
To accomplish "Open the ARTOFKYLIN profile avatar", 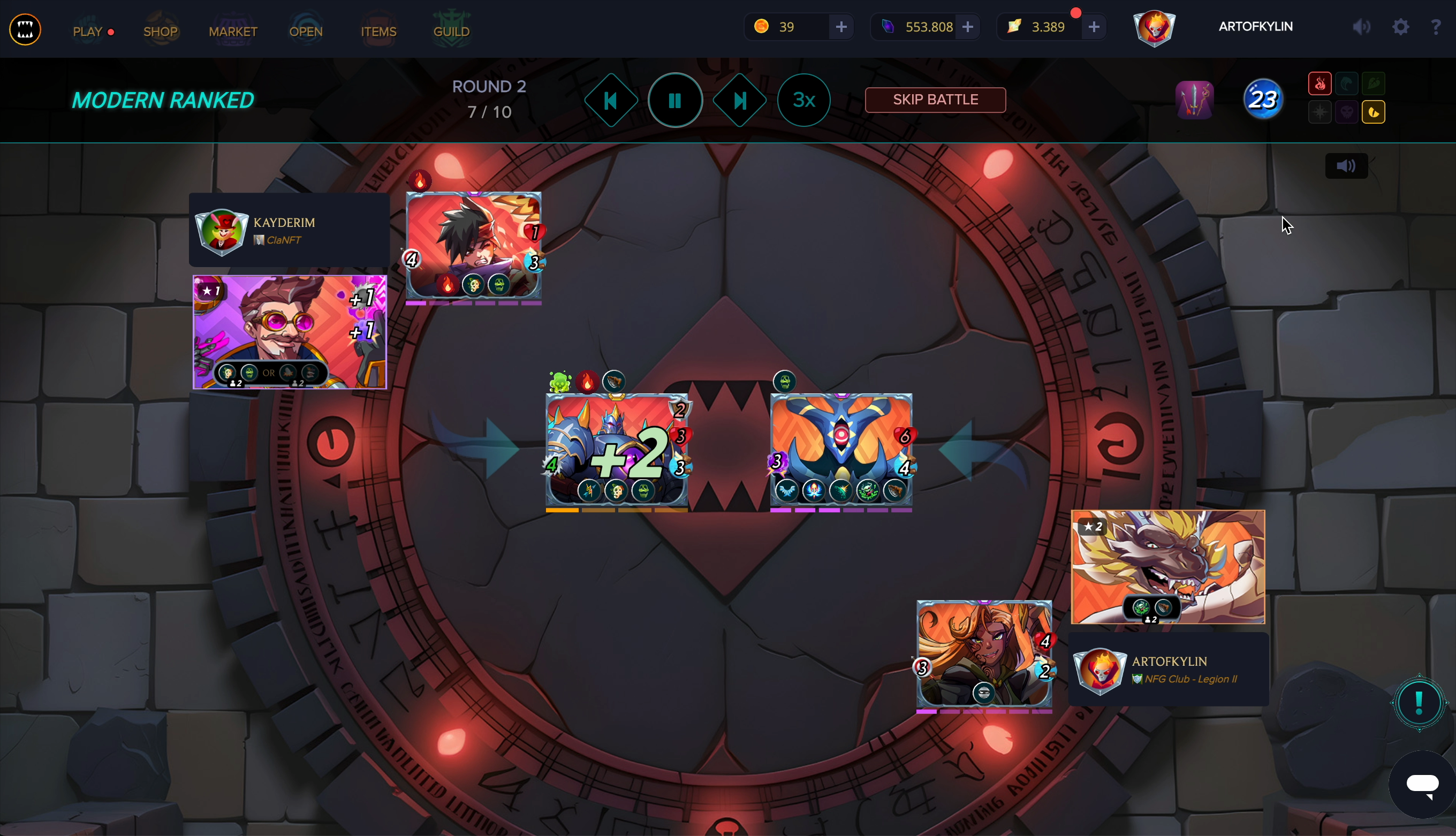I will pos(1154,27).
